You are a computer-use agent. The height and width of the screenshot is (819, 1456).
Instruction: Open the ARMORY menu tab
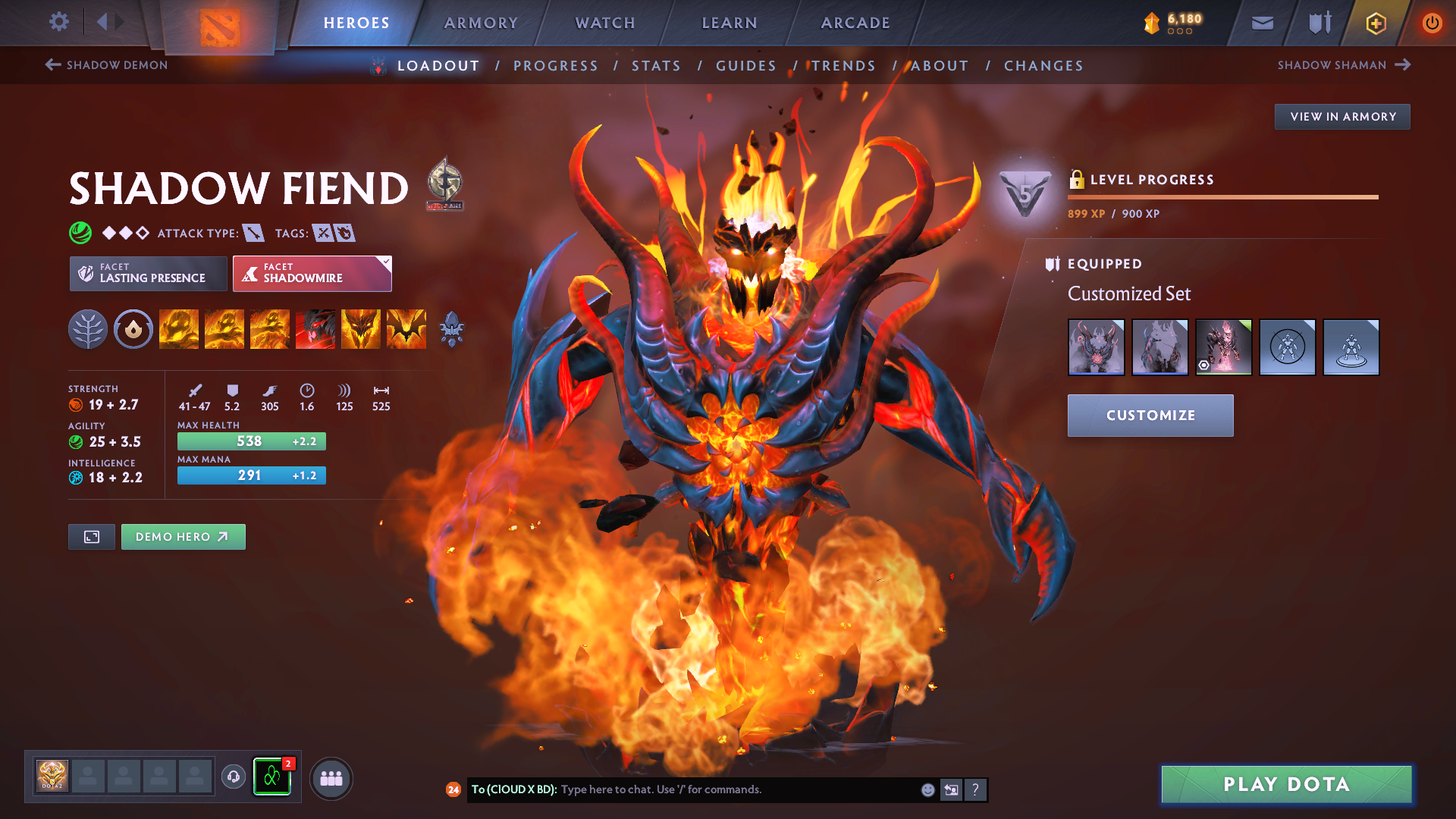click(x=482, y=23)
